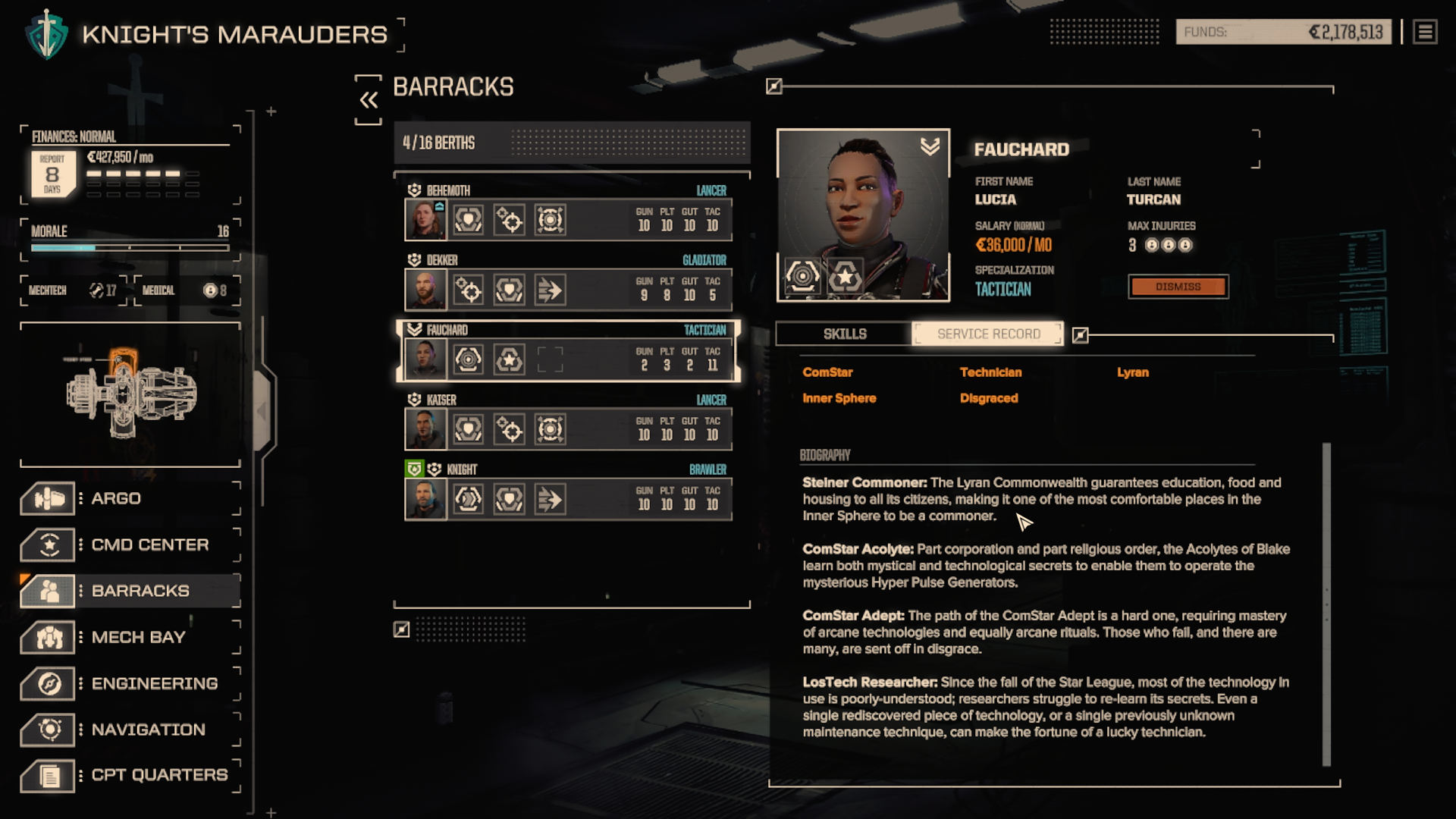Viewport: 1456px width, 819px height.
Task: Open the hamburger menu beside Funds
Action: pyautogui.click(x=1425, y=33)
